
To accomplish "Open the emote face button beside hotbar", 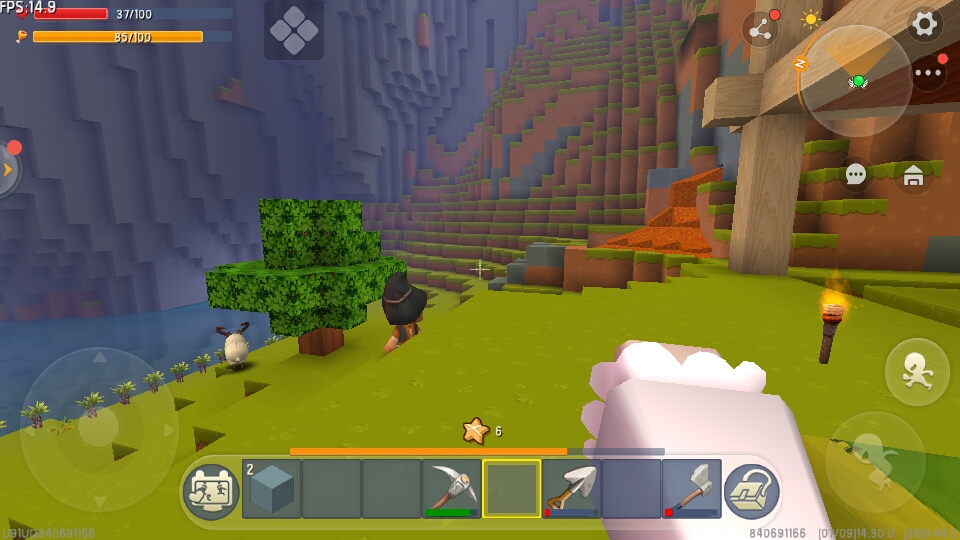I will [x=211, y=490].
